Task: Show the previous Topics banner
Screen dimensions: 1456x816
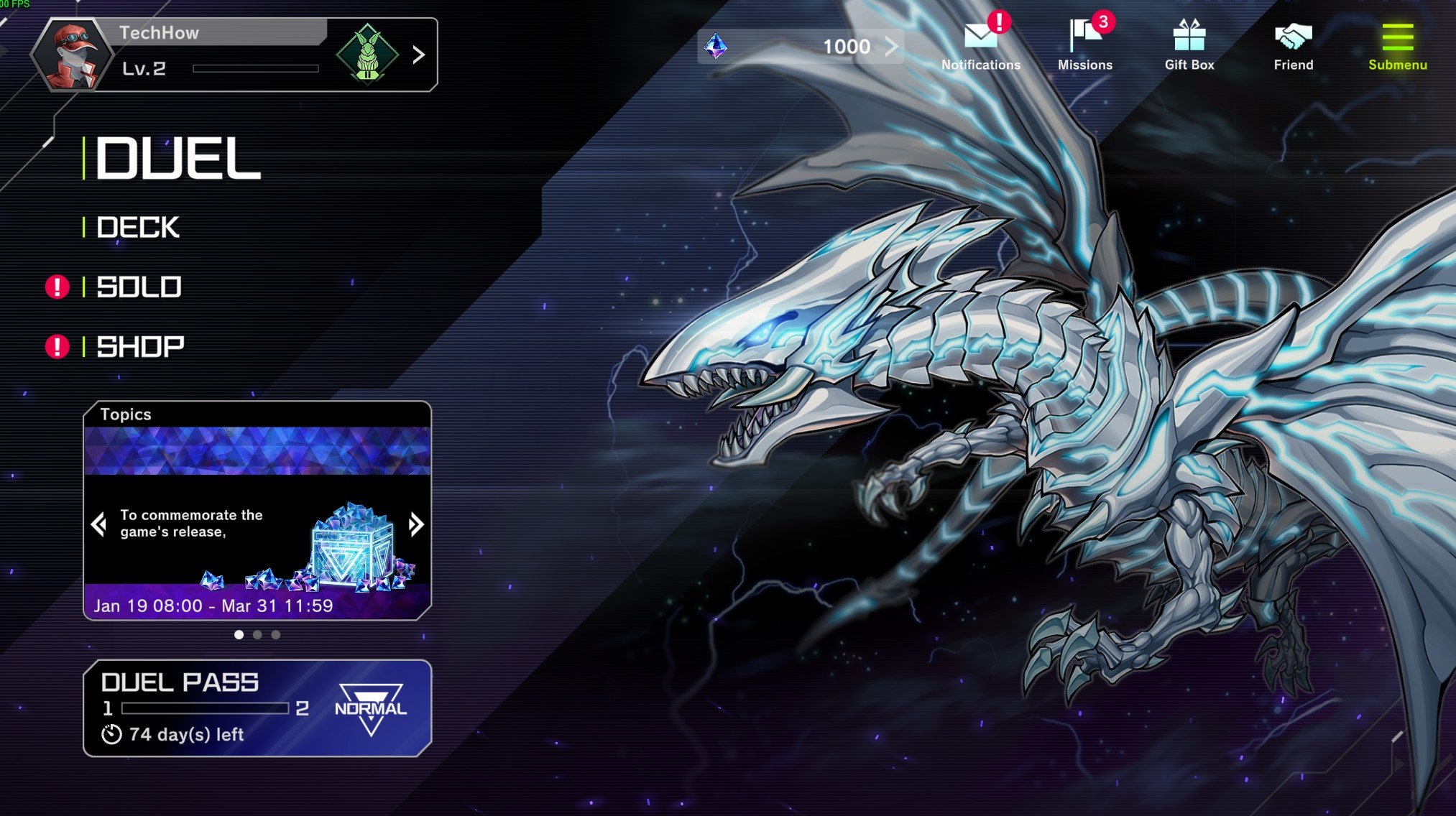Action: click(99, 524)
